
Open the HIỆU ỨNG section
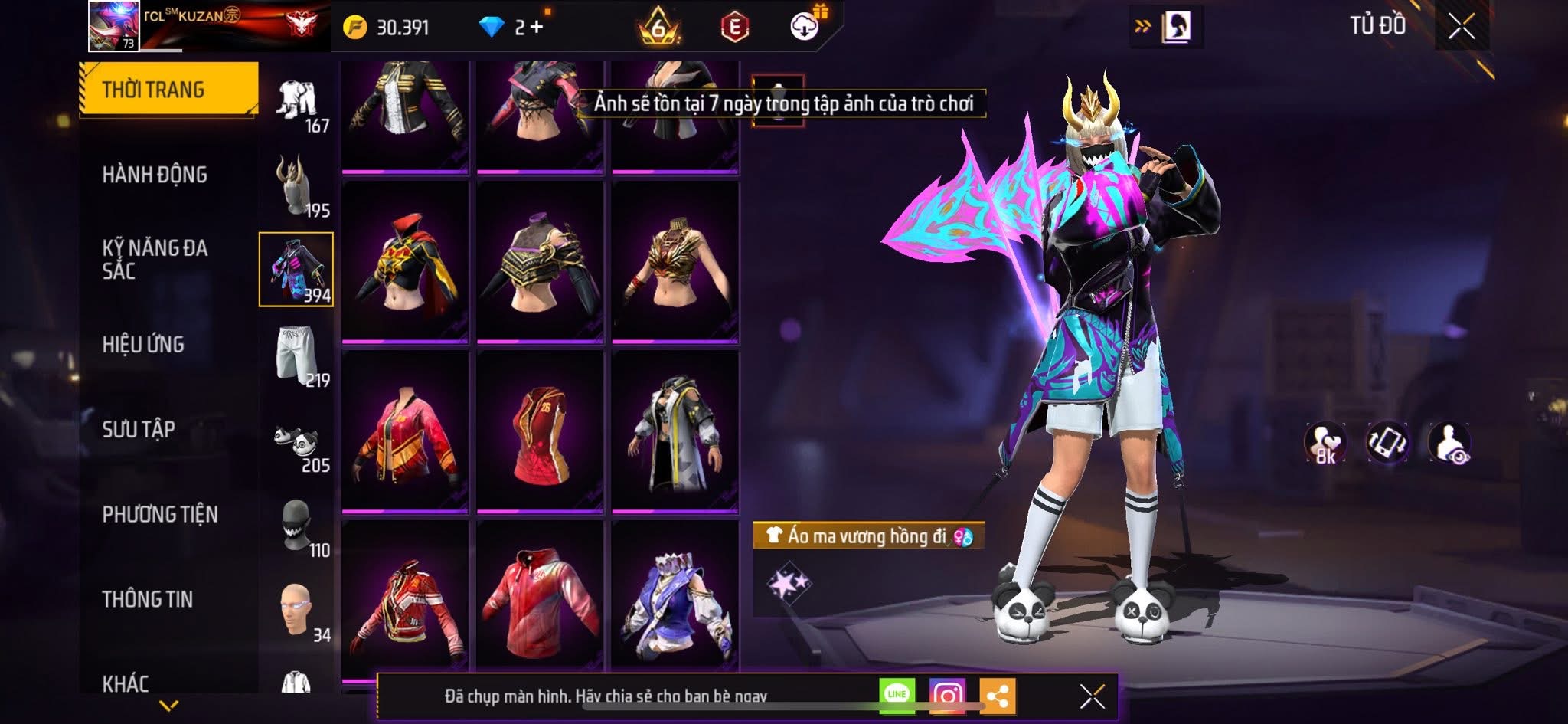143,345
